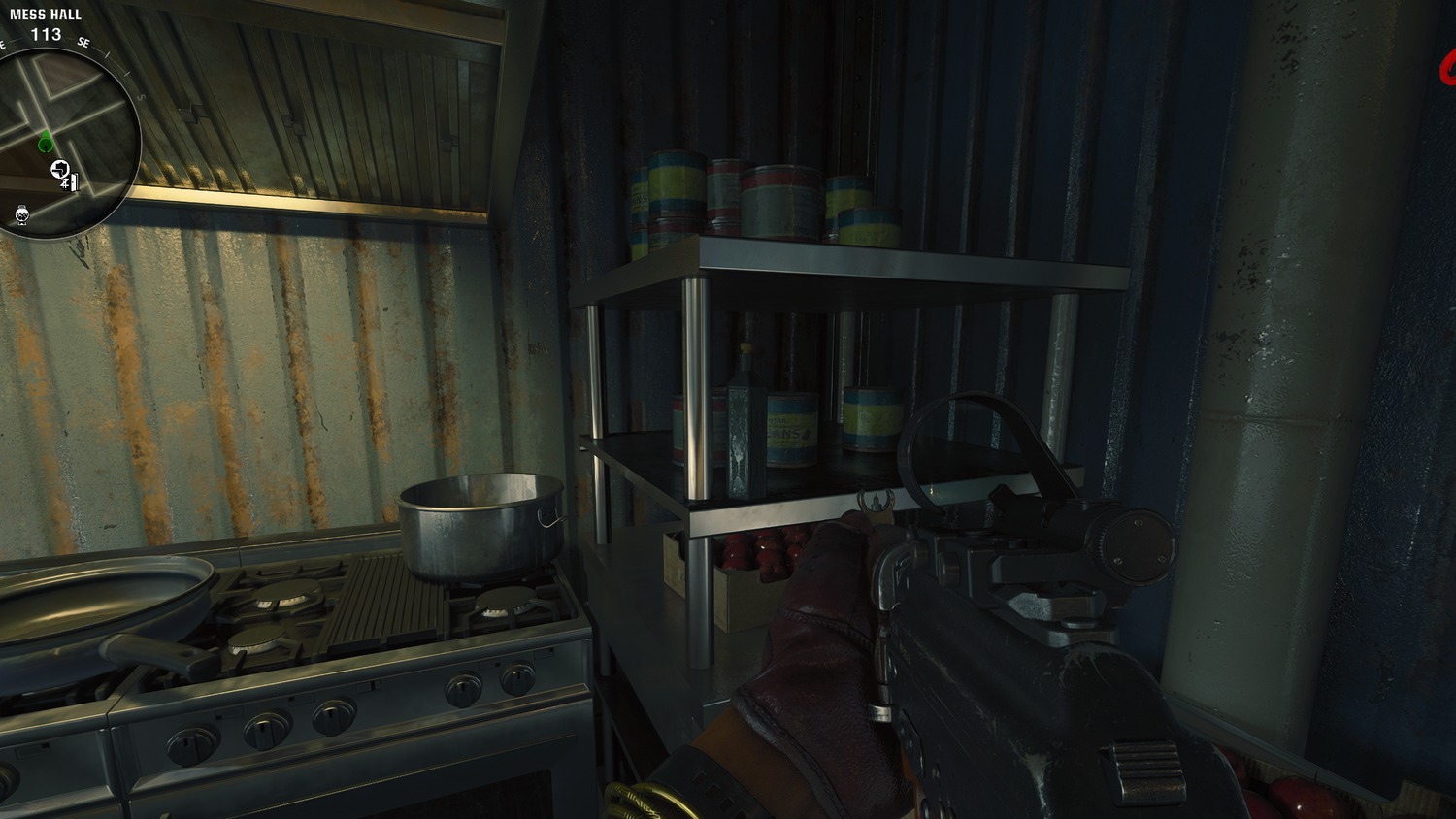Click the door marker on the minimap
Screen dimensions: 1456x819
73,181
